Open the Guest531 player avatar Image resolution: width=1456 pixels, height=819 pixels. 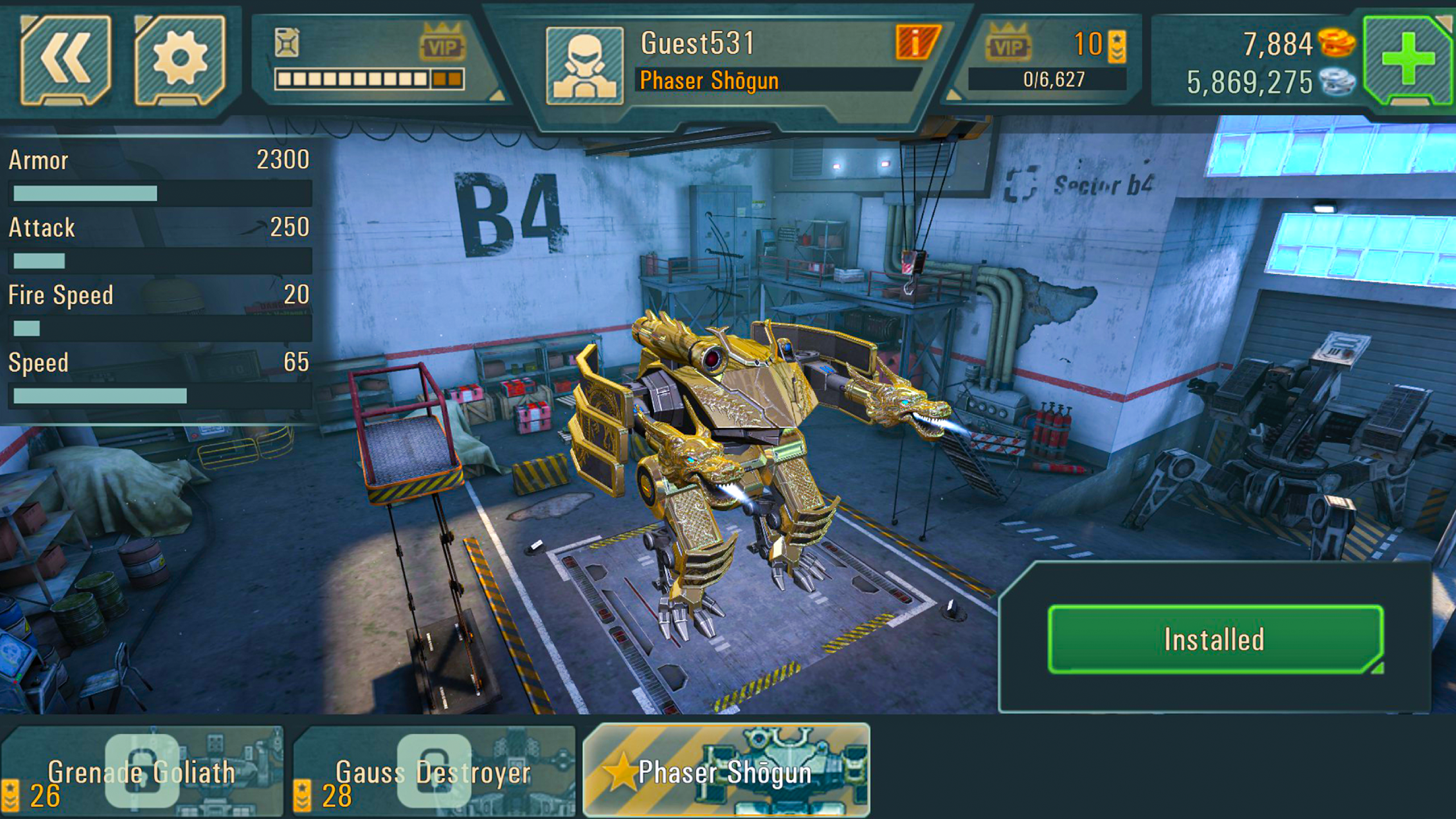point(584,65)
